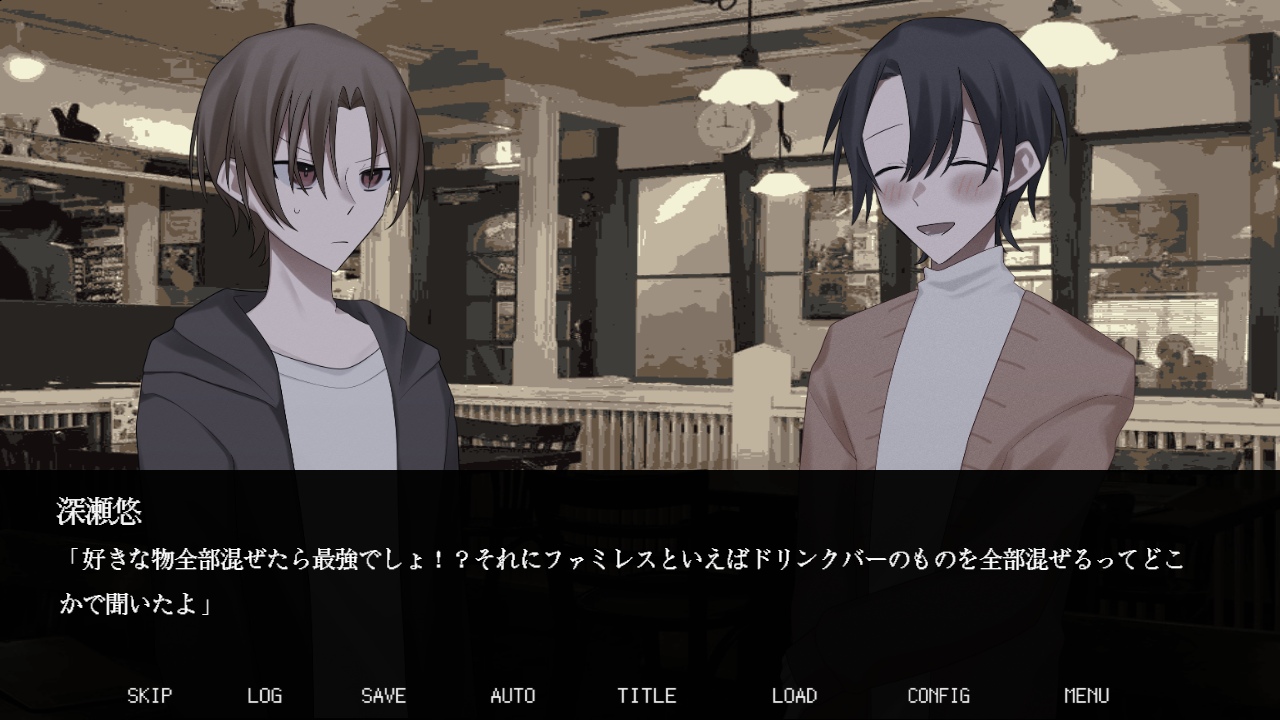Open the SAVE screen

click(x=383, y=695)
